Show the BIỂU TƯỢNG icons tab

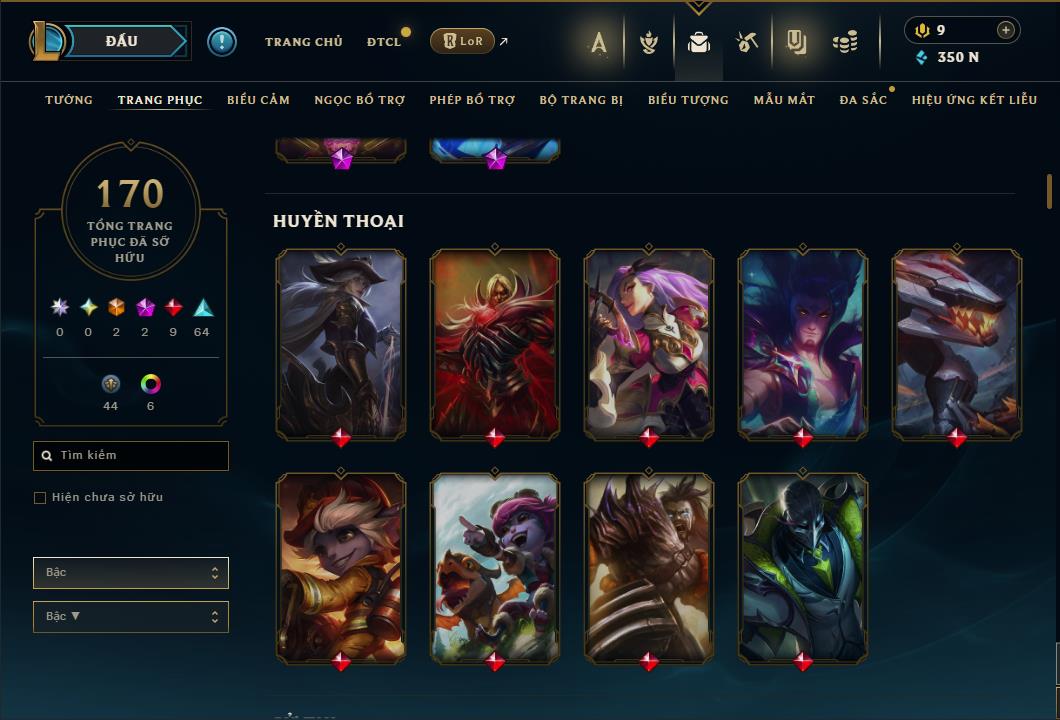click(x=688, y=100)
